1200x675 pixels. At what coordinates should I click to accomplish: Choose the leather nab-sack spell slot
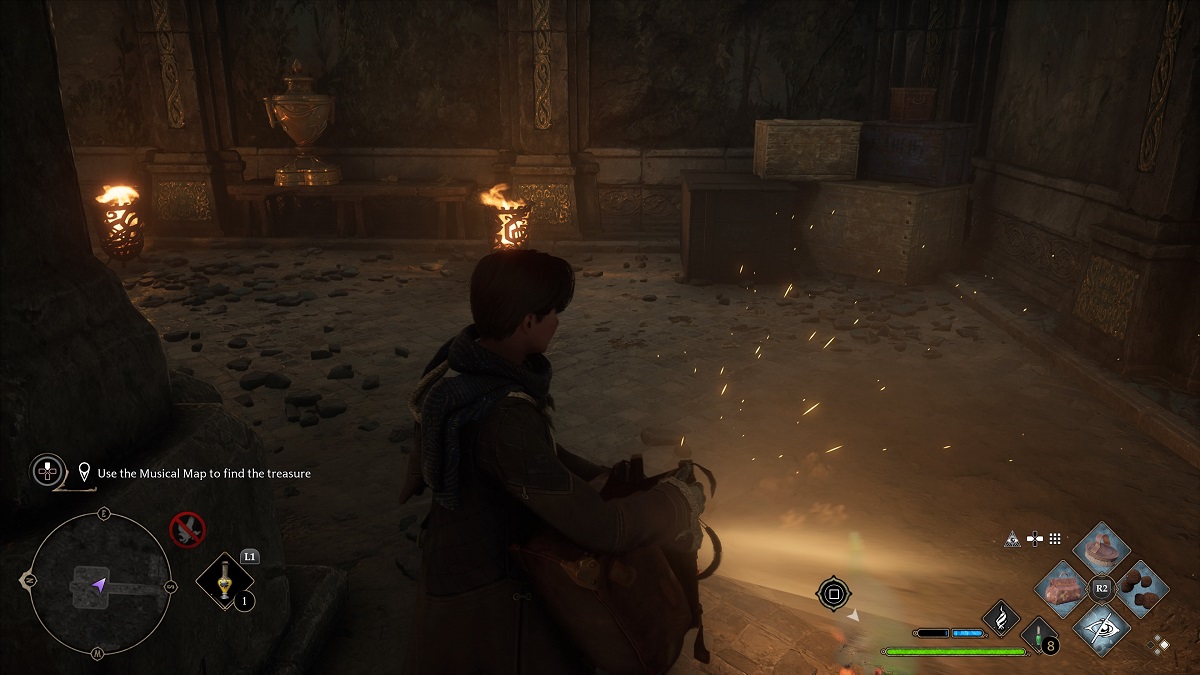(1062, 588)
